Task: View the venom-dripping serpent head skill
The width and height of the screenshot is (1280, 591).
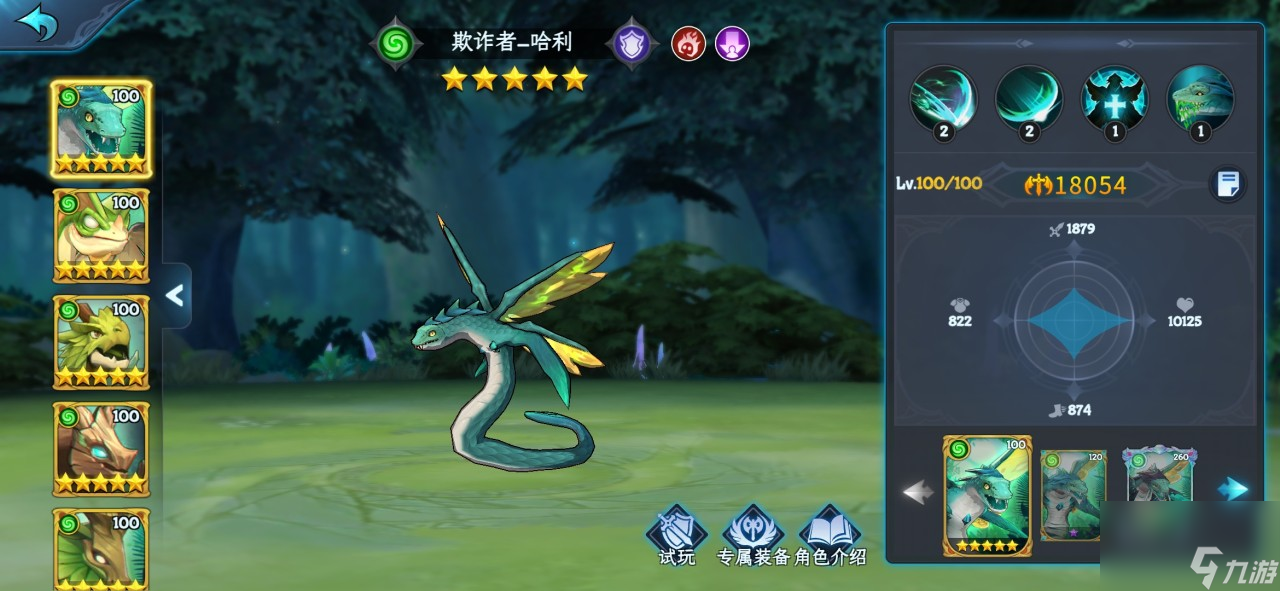Action: pos(1200,99)
